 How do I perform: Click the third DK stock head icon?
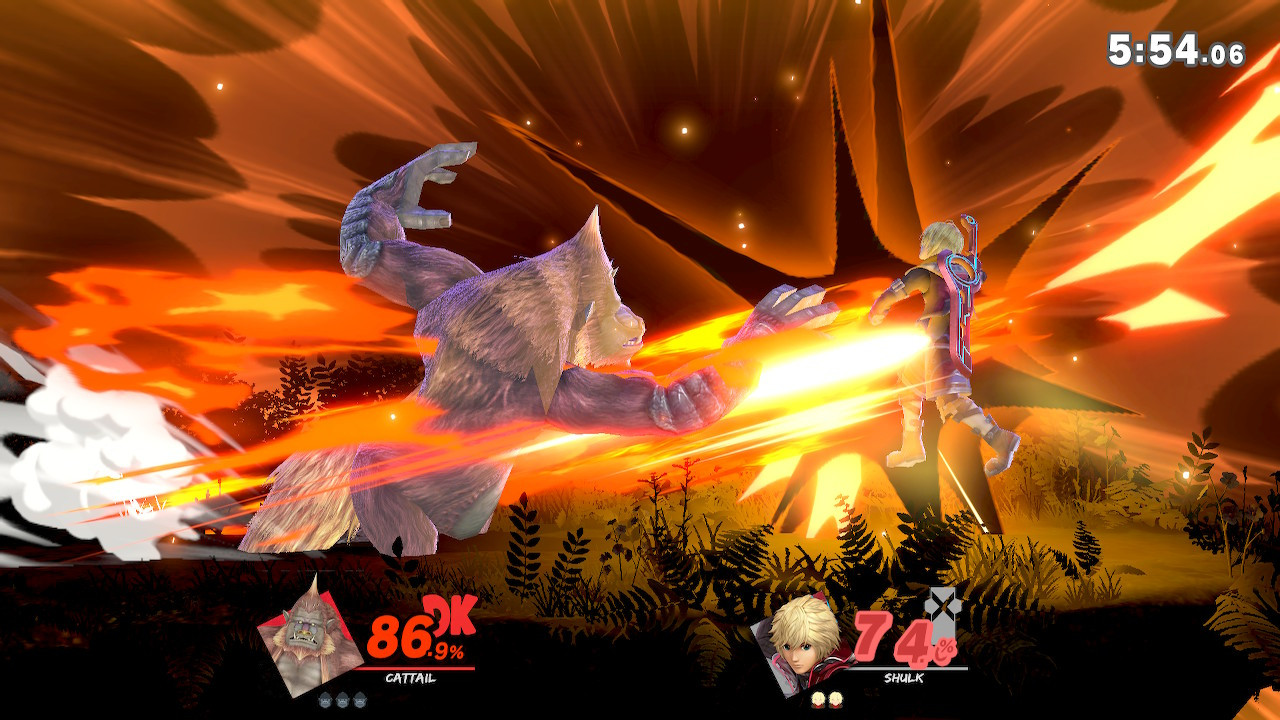pos(358,700)
